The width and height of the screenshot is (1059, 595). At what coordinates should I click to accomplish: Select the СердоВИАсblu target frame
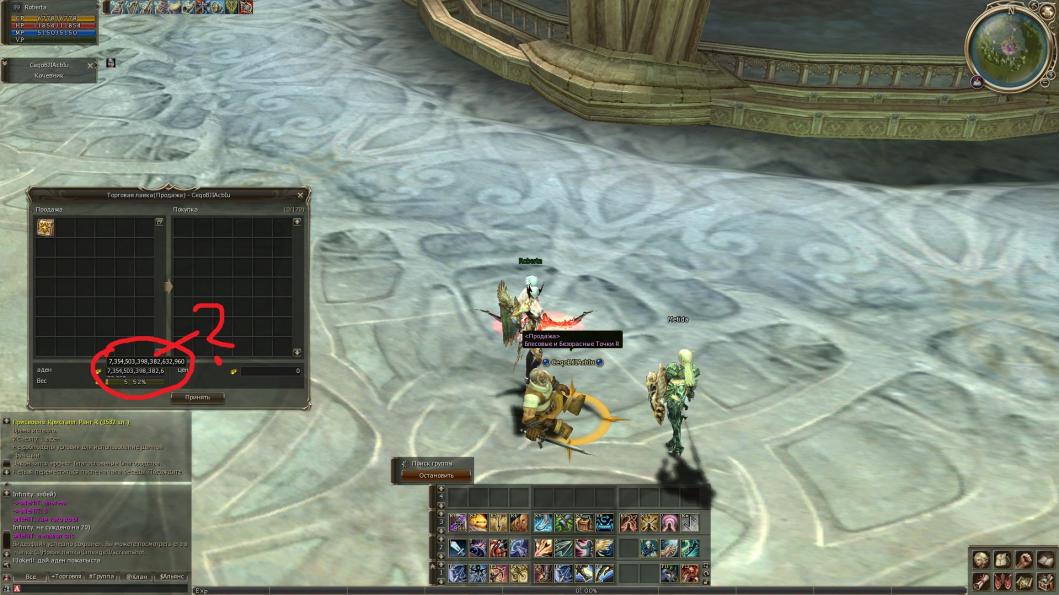tap(50, 69)
